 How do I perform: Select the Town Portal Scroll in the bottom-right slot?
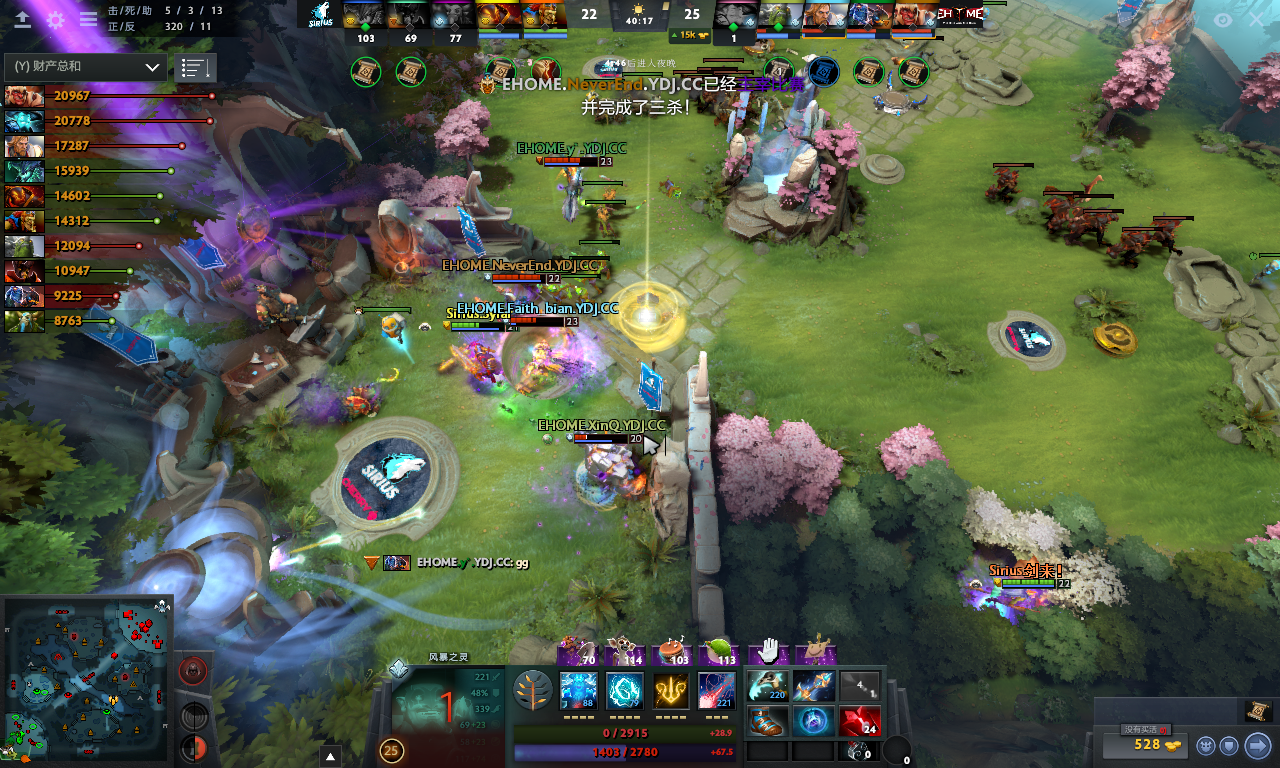click(x=860, y=752)
